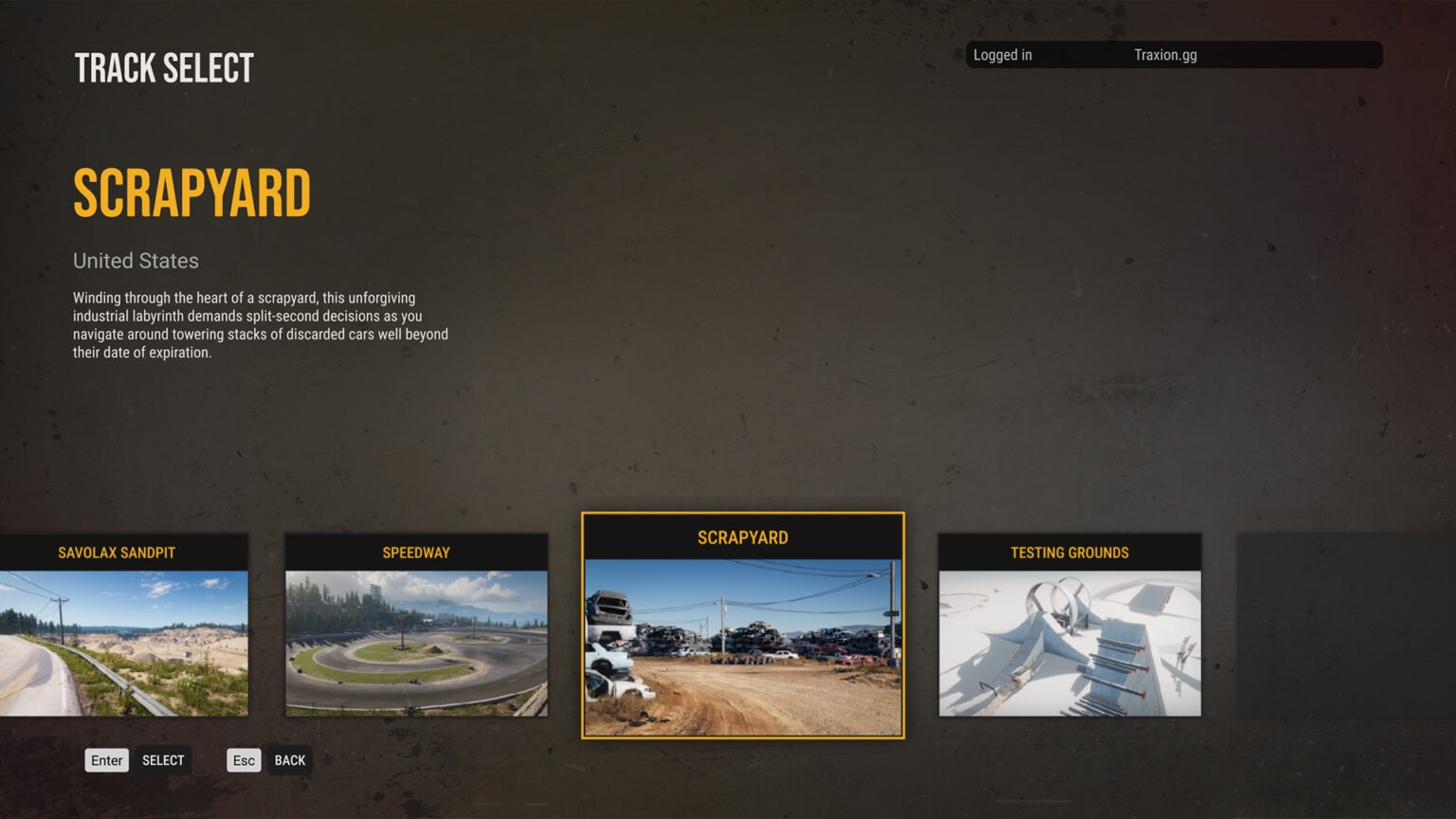The height and width of the screenshot is (819, 1456).
Task: Click the Enter key prompt icon
Action: (106, 759)
